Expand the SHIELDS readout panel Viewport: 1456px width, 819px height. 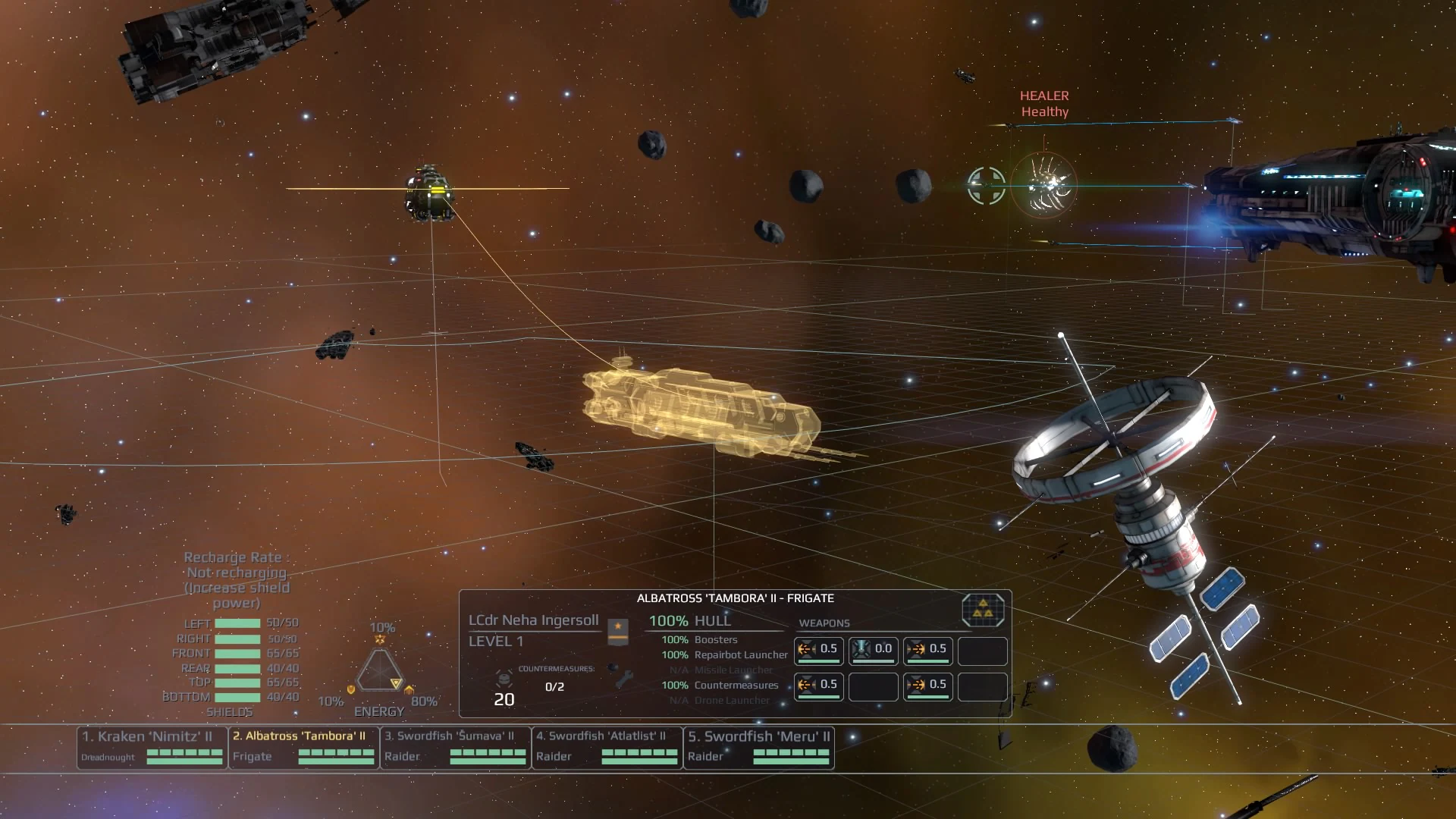(231, 711)
